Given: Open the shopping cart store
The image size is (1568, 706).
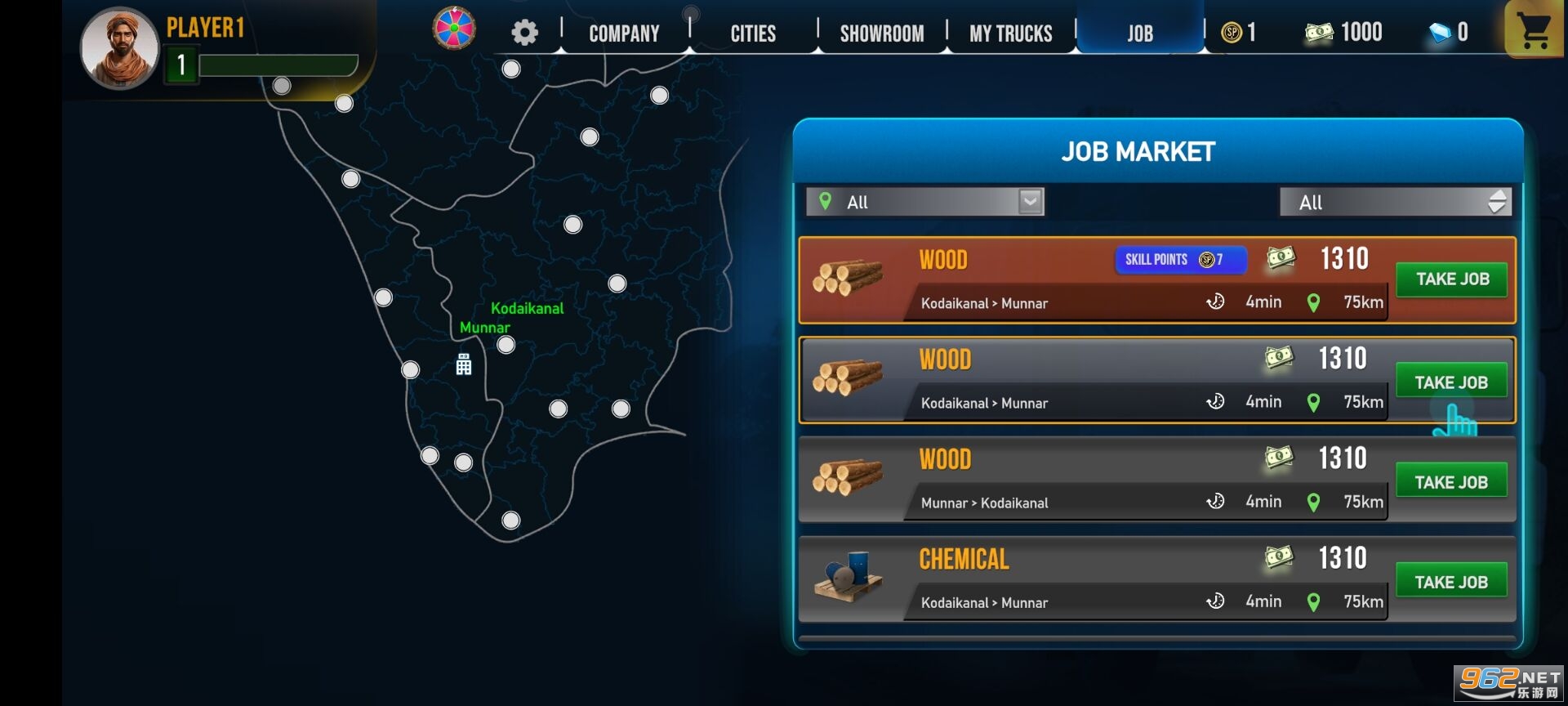Looking at the screenshot, I should click(x=1534, y=31).
